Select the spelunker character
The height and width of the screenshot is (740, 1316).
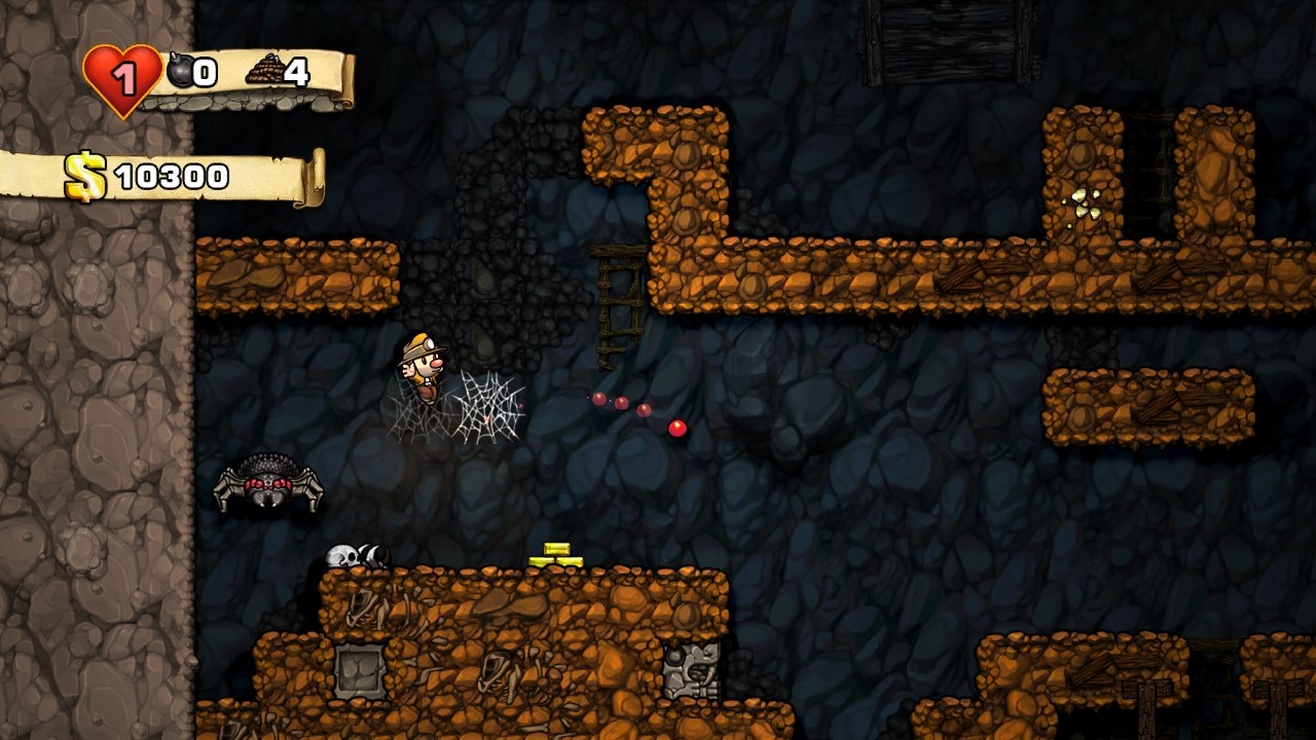tap(422, 367)
